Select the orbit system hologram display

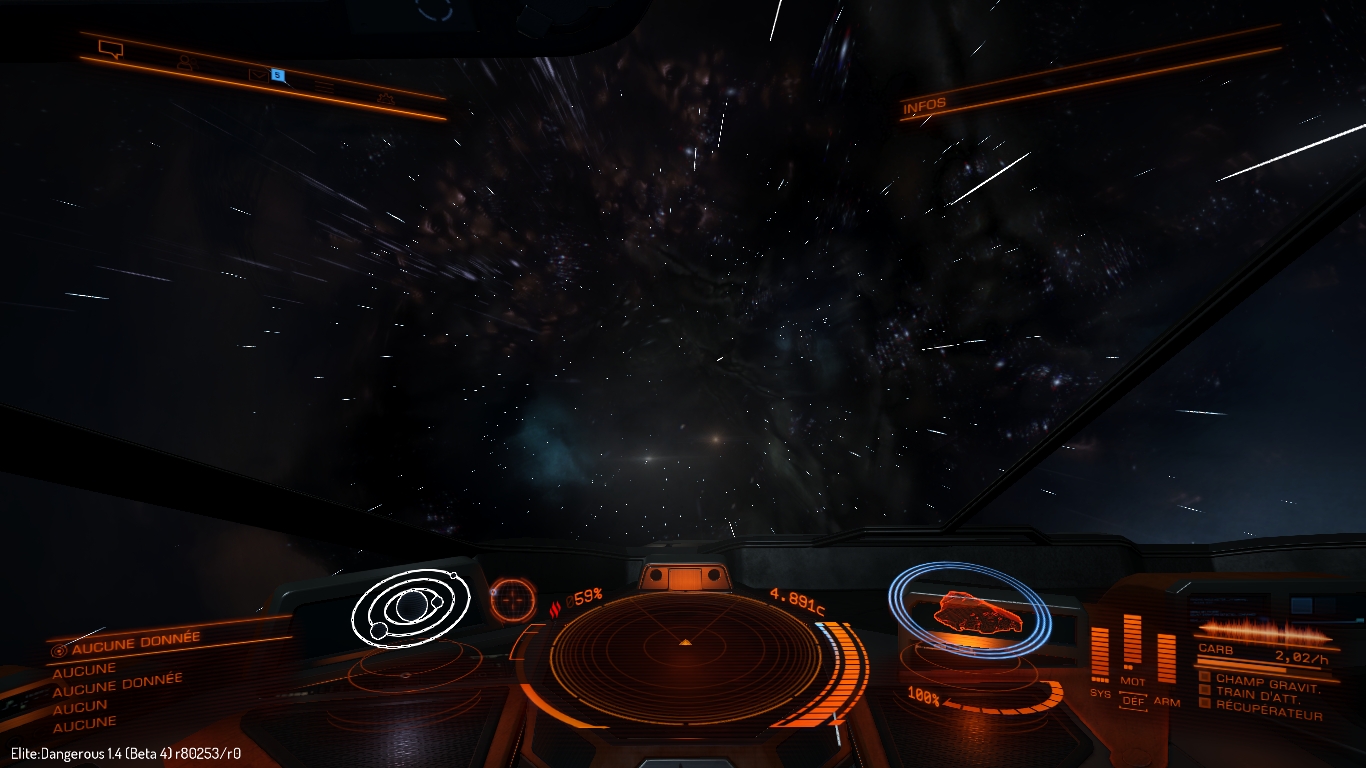click(411, 606)
